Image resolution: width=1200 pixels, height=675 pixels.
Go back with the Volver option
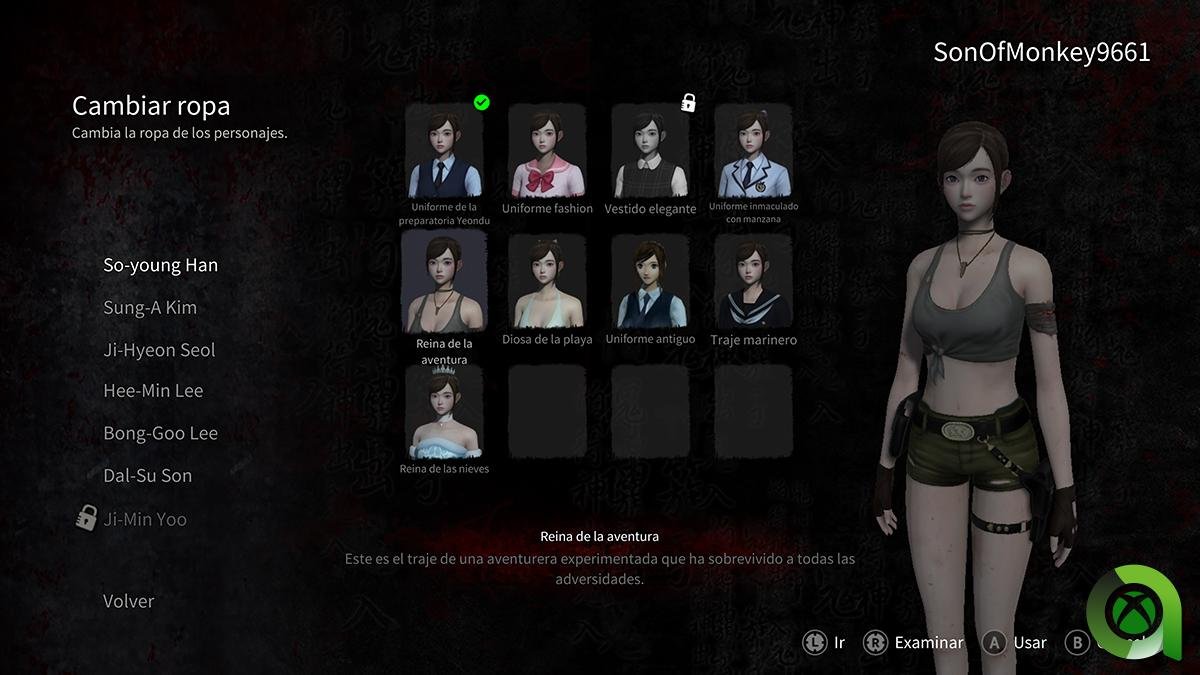[x=128, y=601]
